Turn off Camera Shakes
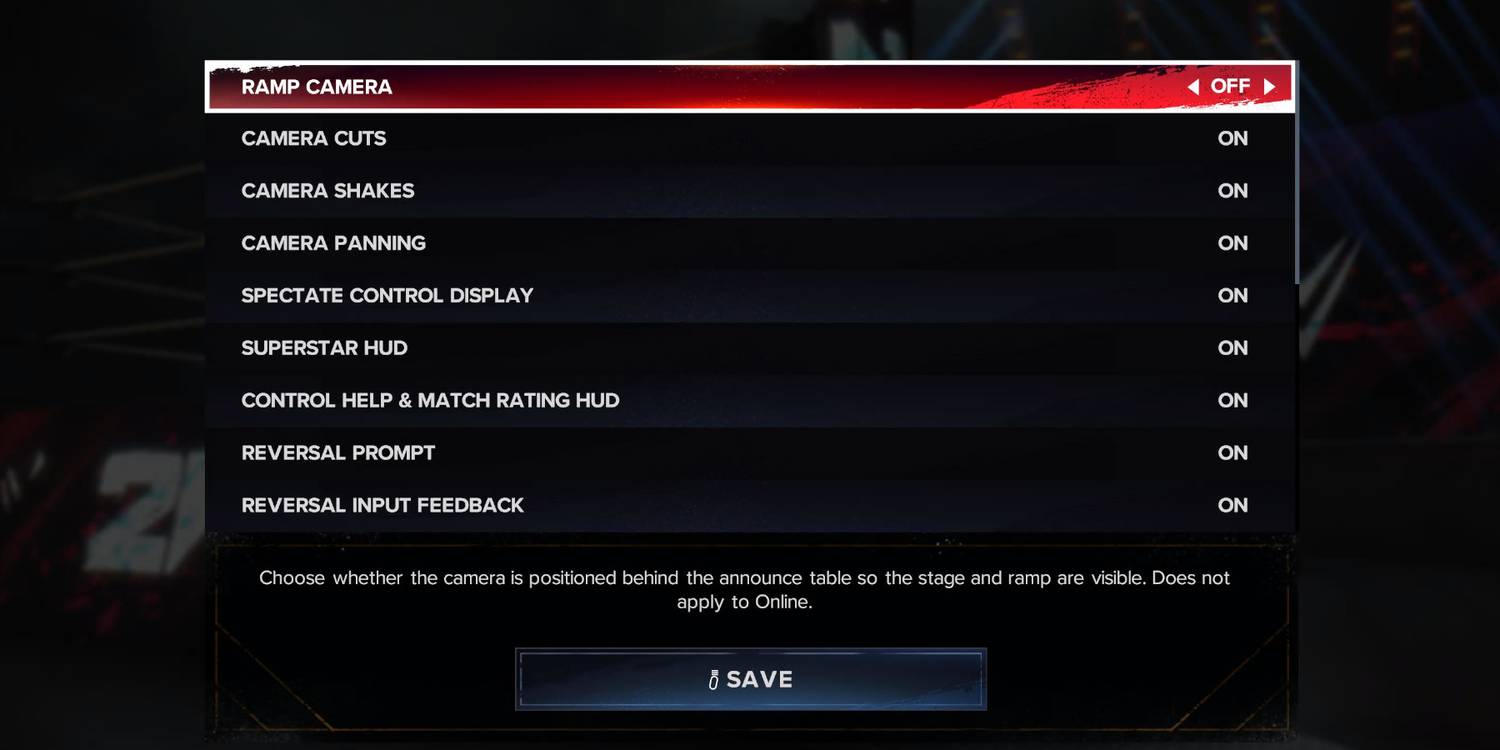The width and height of the screenshot is (1500, 750). [1233, 190]
